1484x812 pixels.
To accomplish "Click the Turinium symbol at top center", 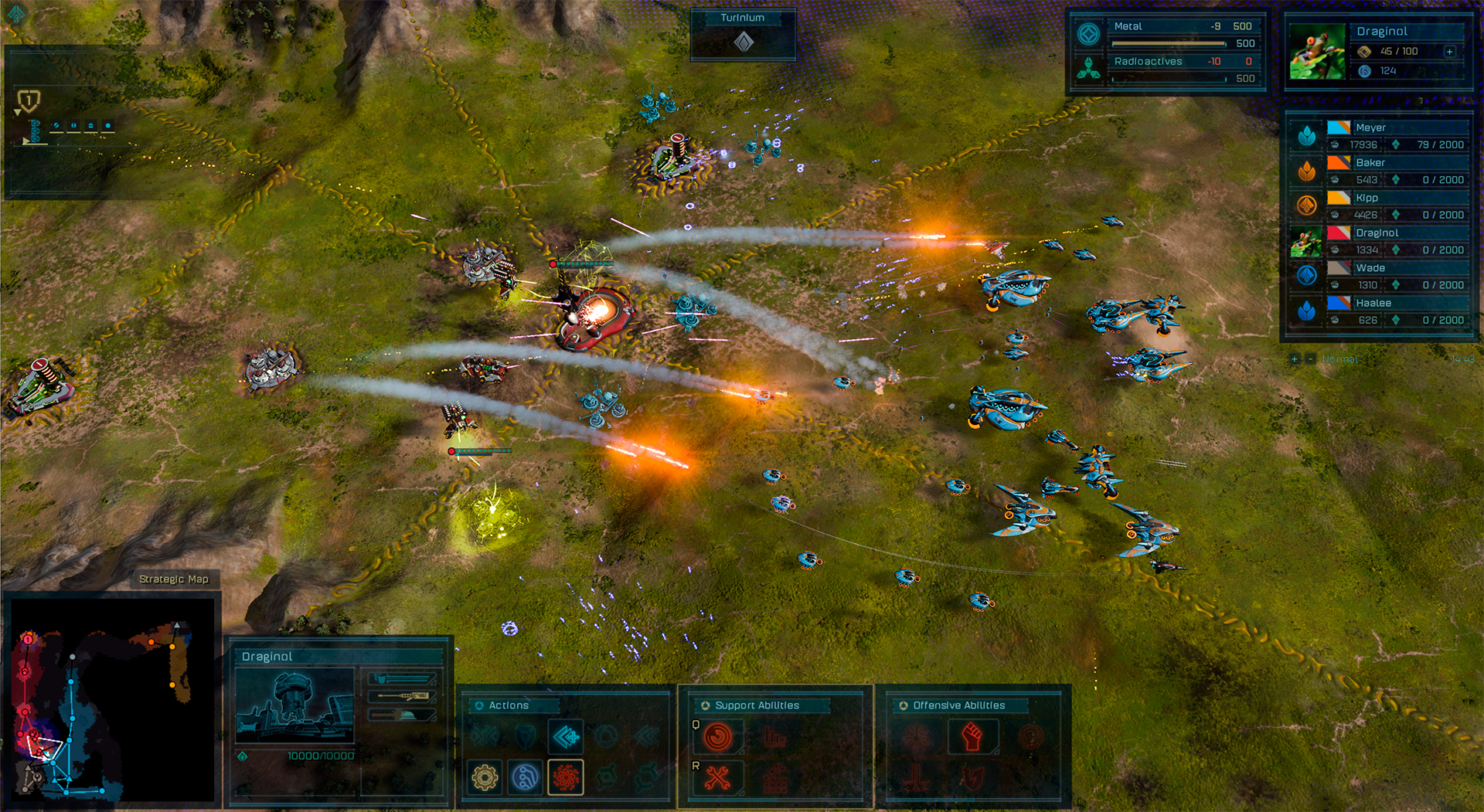I will tap(744, 44).
